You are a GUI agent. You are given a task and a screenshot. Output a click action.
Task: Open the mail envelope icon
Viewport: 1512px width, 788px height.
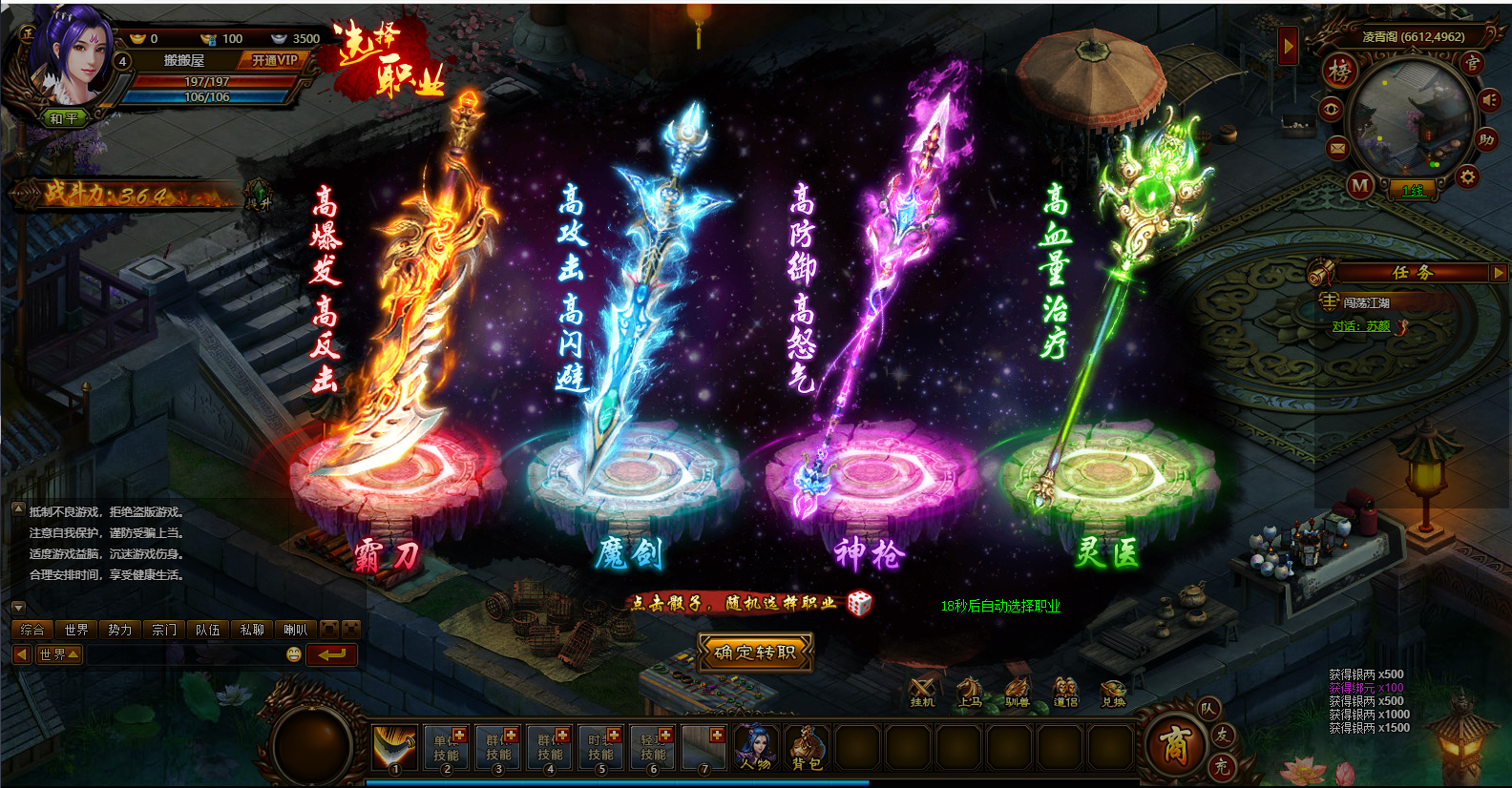pyautogui.click(x=1337, y=148)
